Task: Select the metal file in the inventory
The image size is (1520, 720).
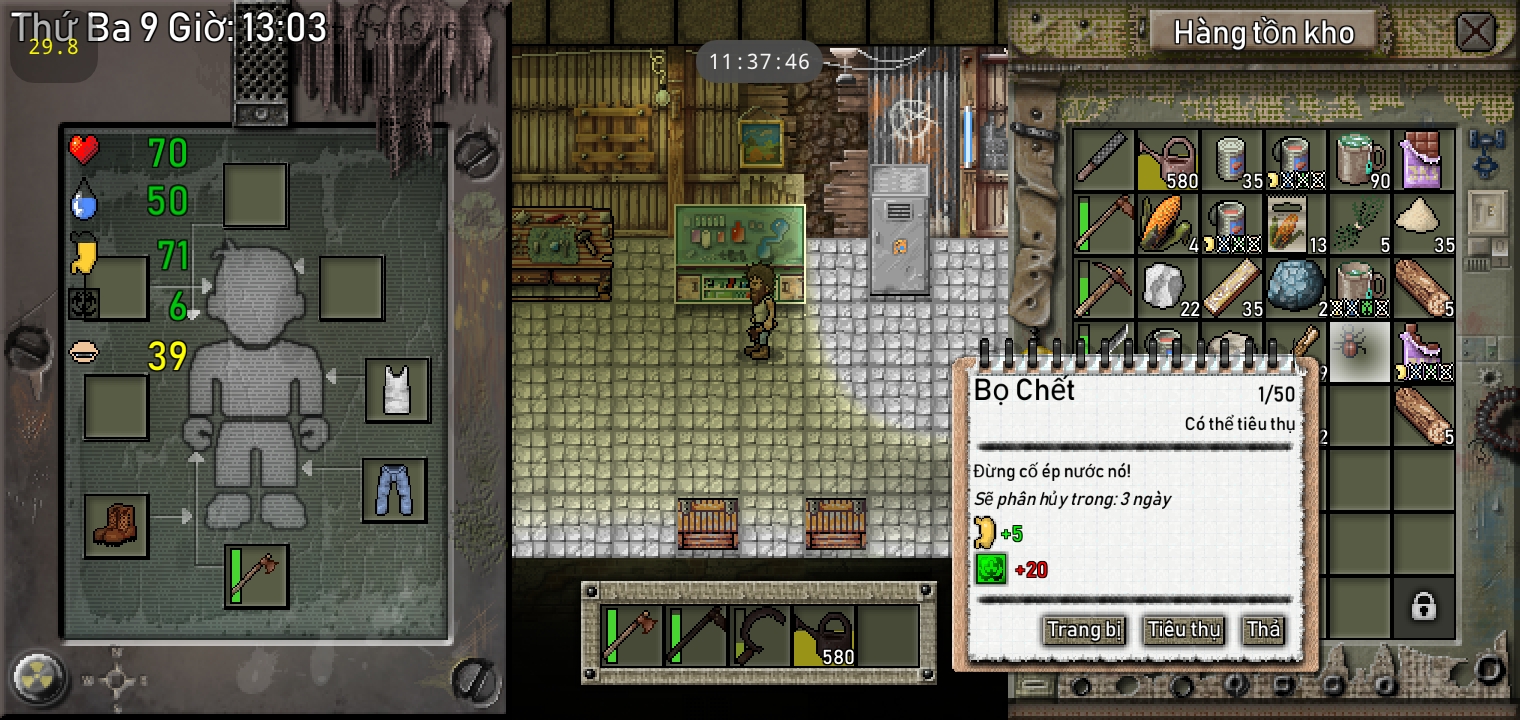Action: pyautogui.click(x=1103, y=160)
